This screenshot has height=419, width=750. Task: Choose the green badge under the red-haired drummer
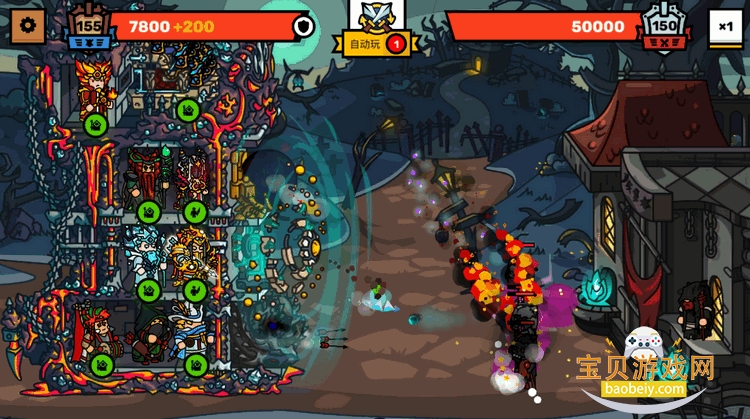point(101,364)
